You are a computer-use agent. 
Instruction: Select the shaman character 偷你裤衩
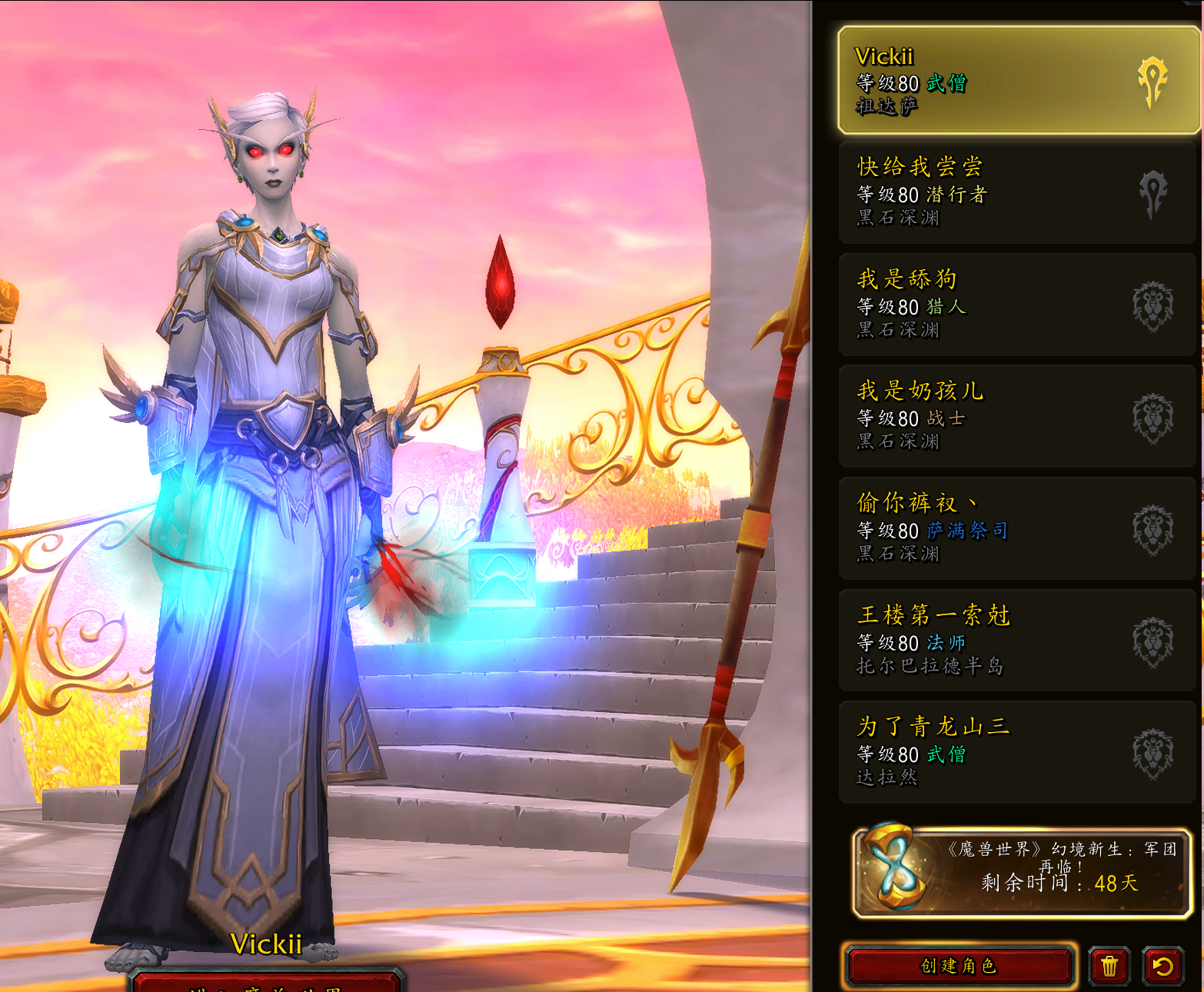[1016, 528]
